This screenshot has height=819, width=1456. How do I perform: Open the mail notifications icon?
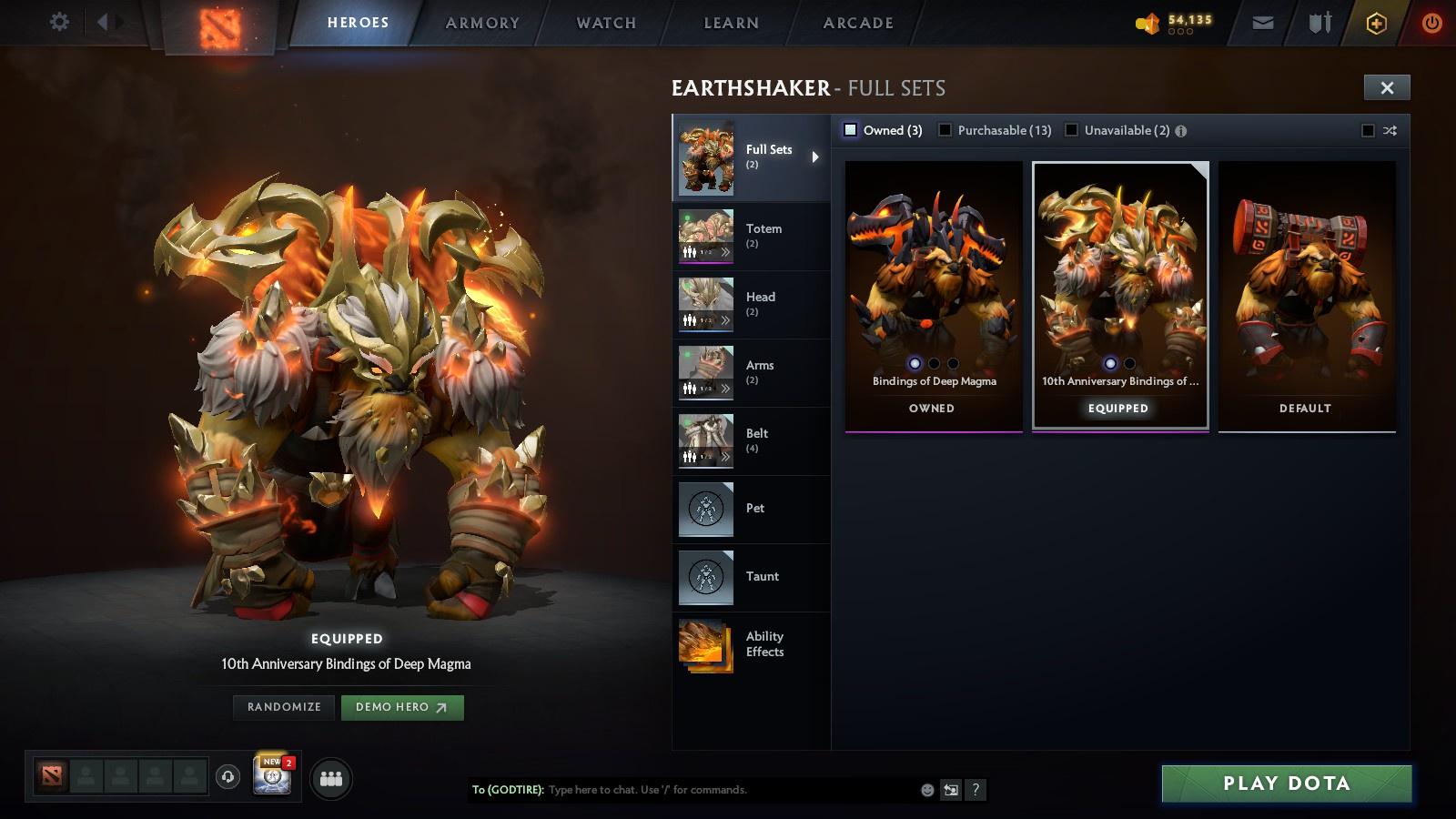[x=1263, y=22]
